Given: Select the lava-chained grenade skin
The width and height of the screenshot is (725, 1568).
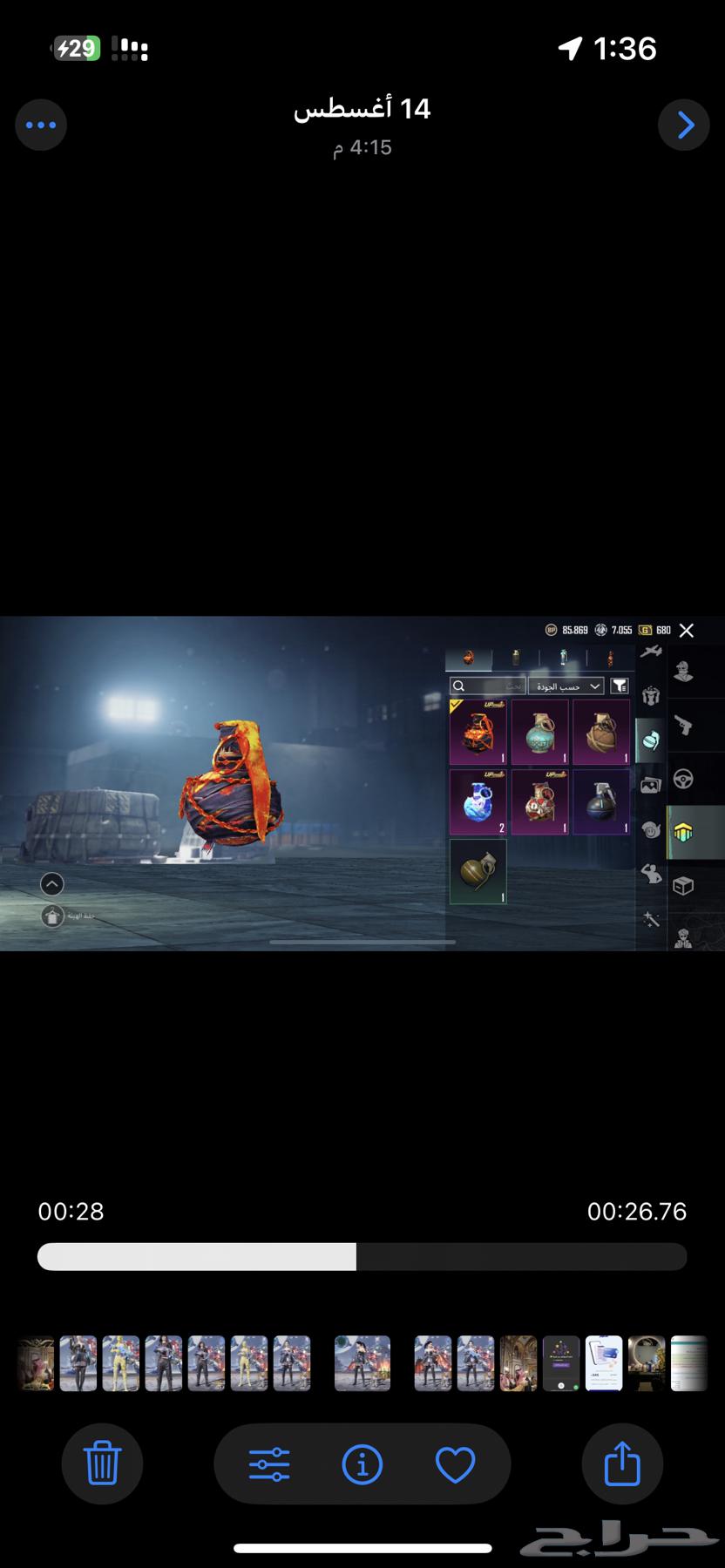Looking at the screenshot, I should point(478,732).
